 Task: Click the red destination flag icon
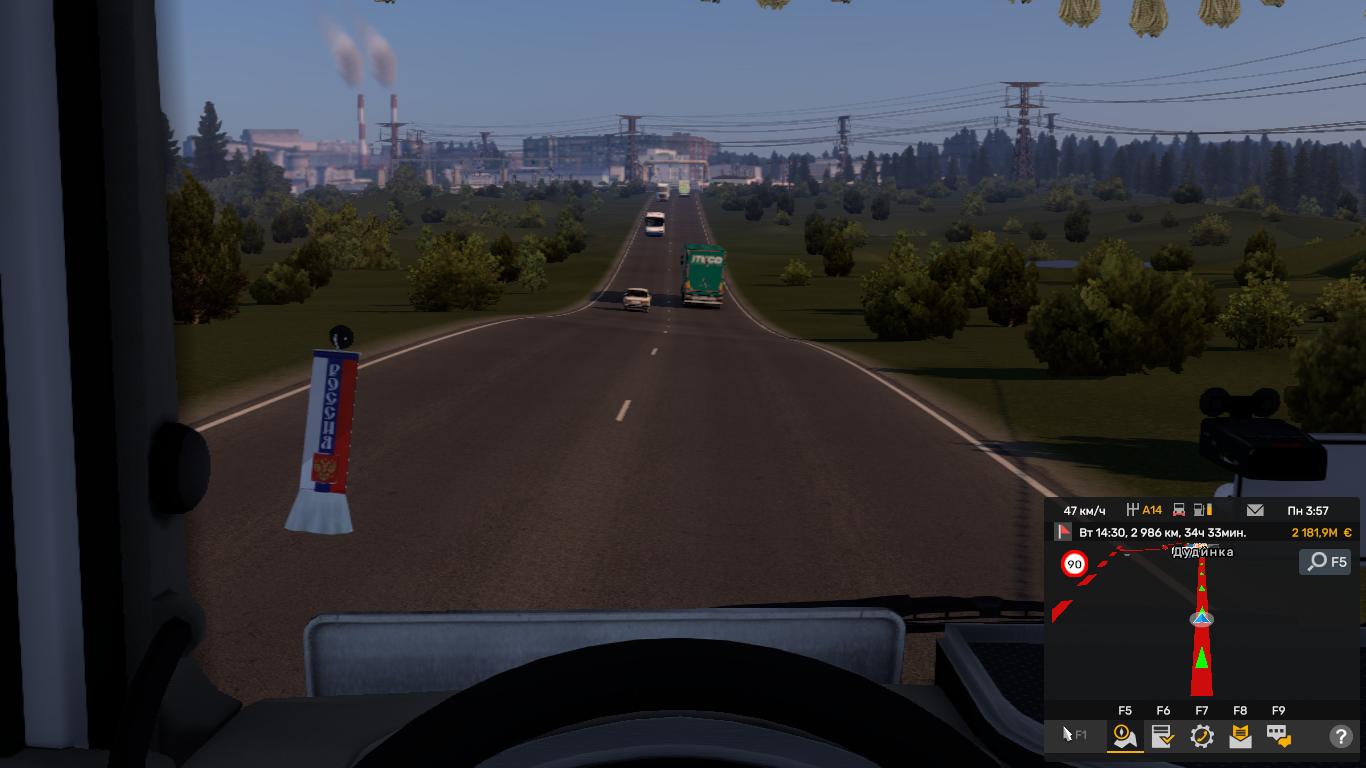point(1064,533)
